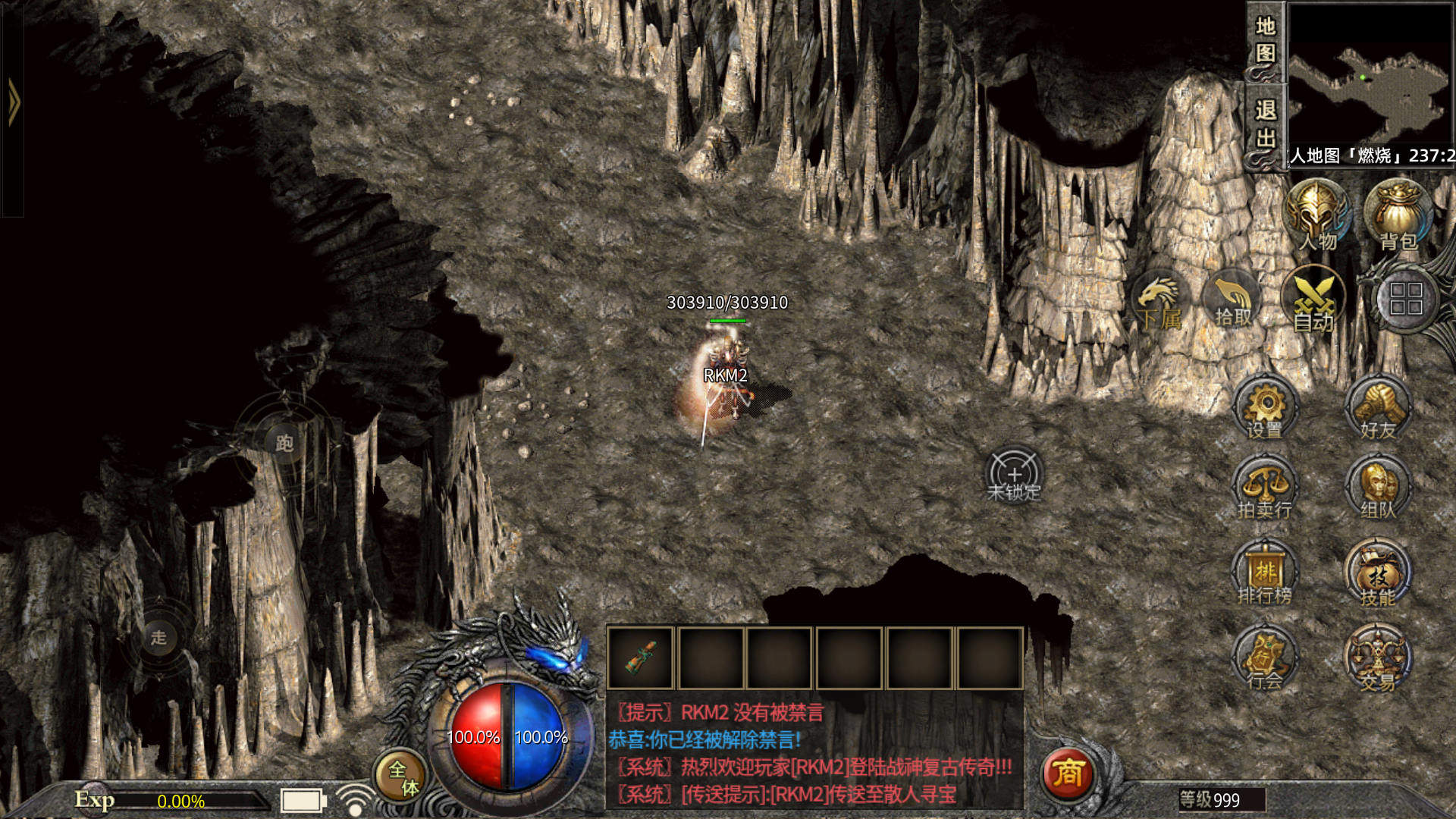Open the 人物 character sheet
This screenshot has width=1456, height=819.
(1316, 215)
